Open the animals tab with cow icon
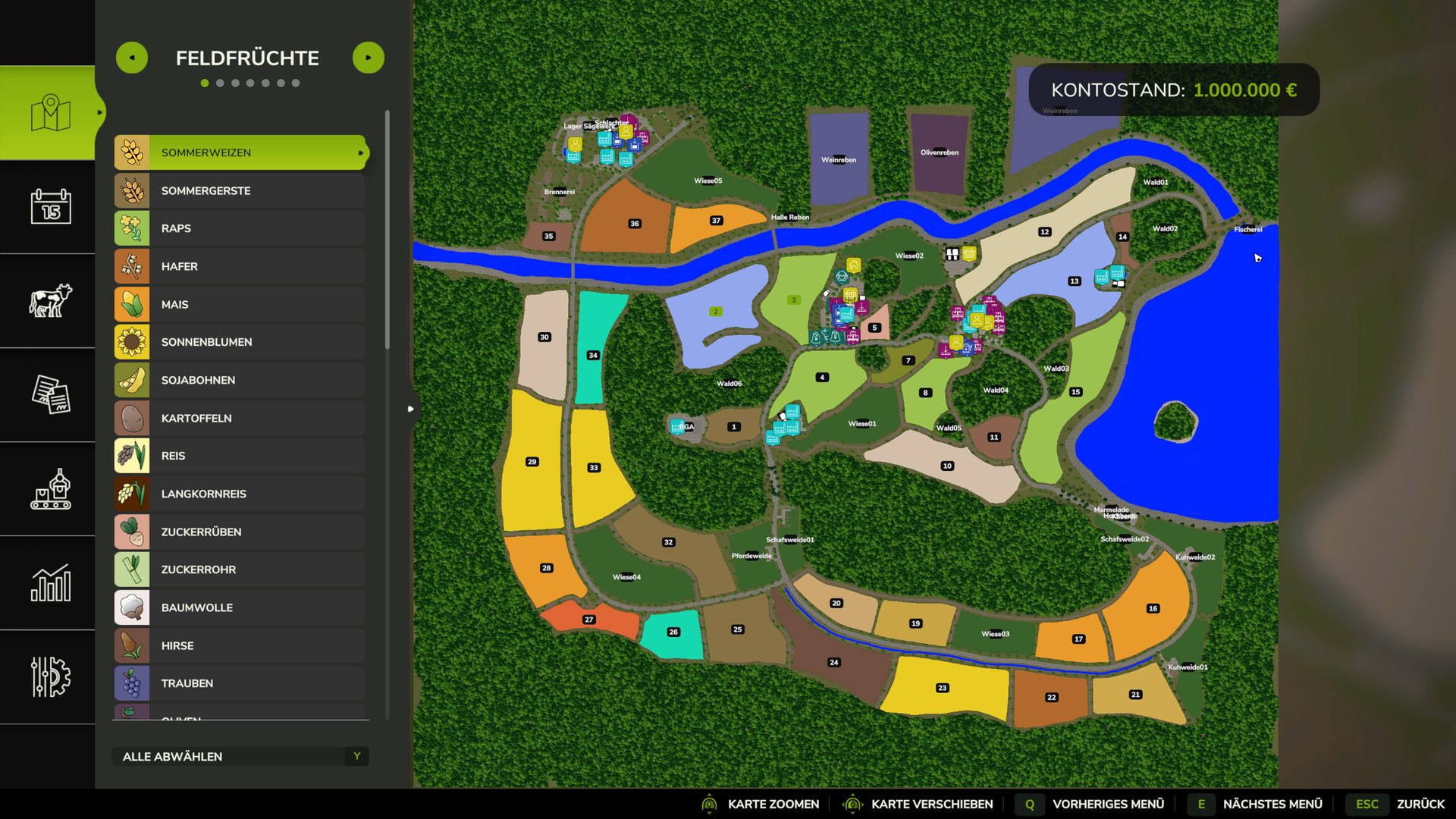The image size is (1456, 819). [x=50, y=300]
